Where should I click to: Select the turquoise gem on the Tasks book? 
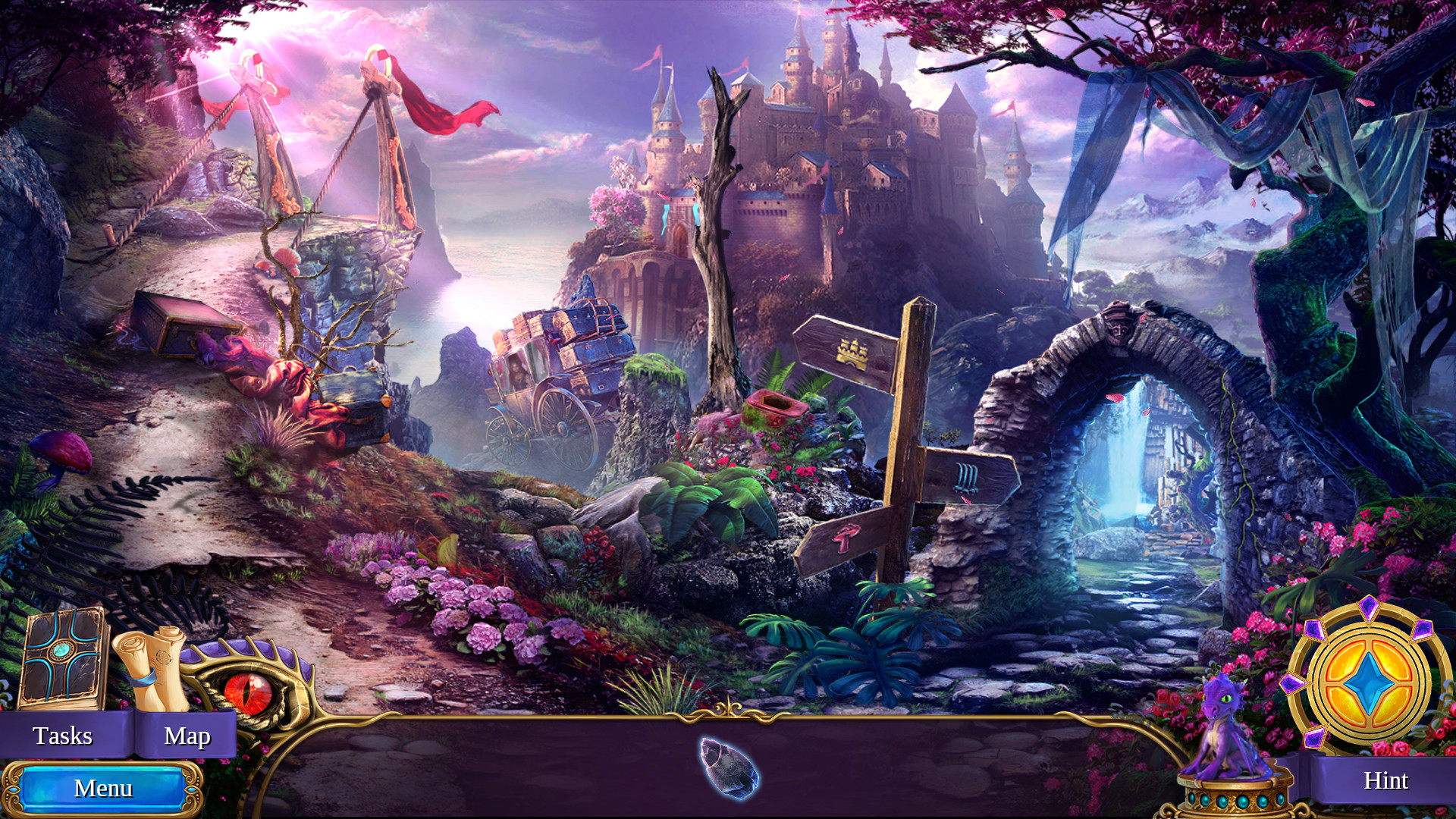tap(61, 648)
